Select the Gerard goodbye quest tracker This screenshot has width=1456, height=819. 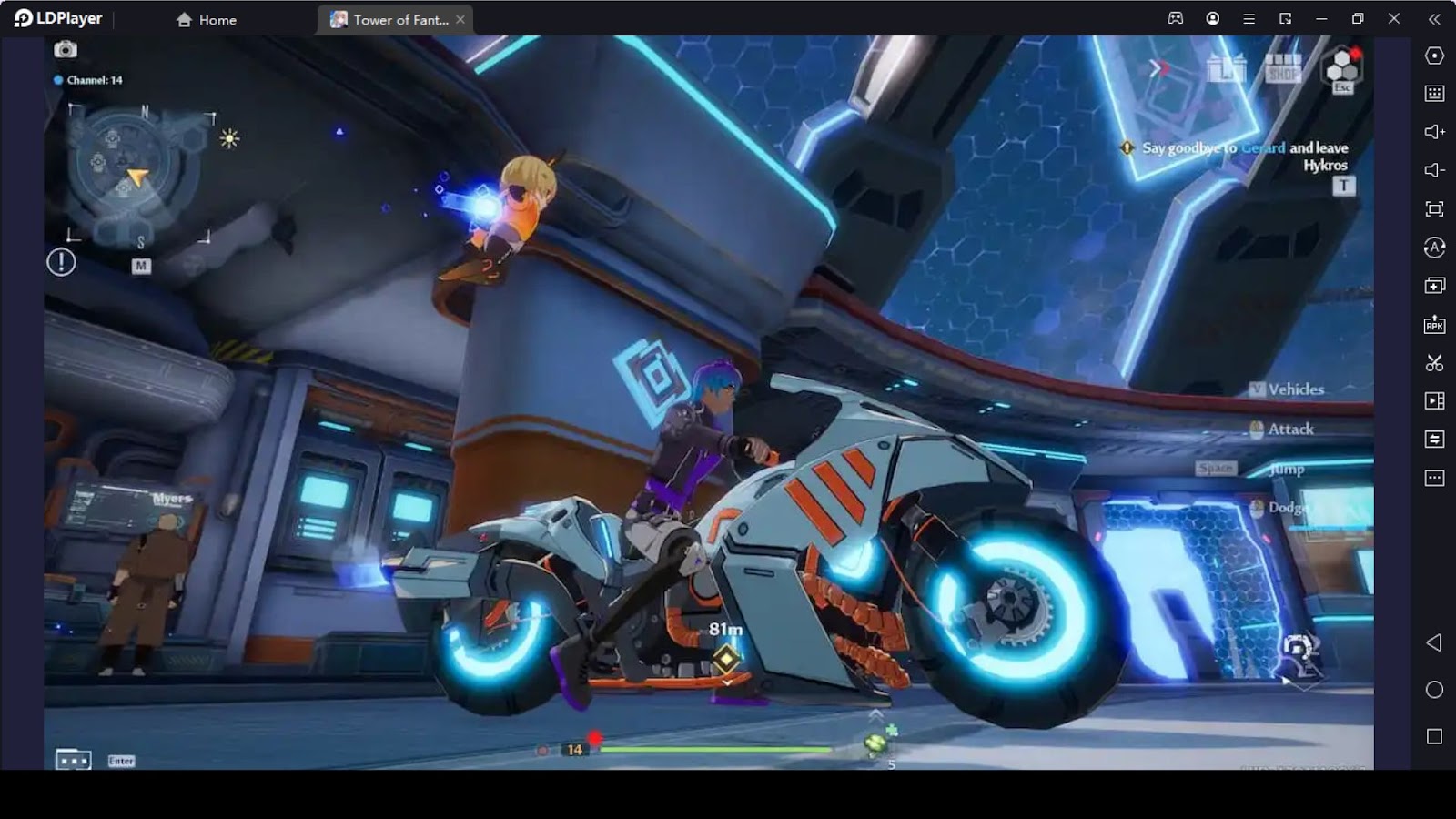[1243, 156]
